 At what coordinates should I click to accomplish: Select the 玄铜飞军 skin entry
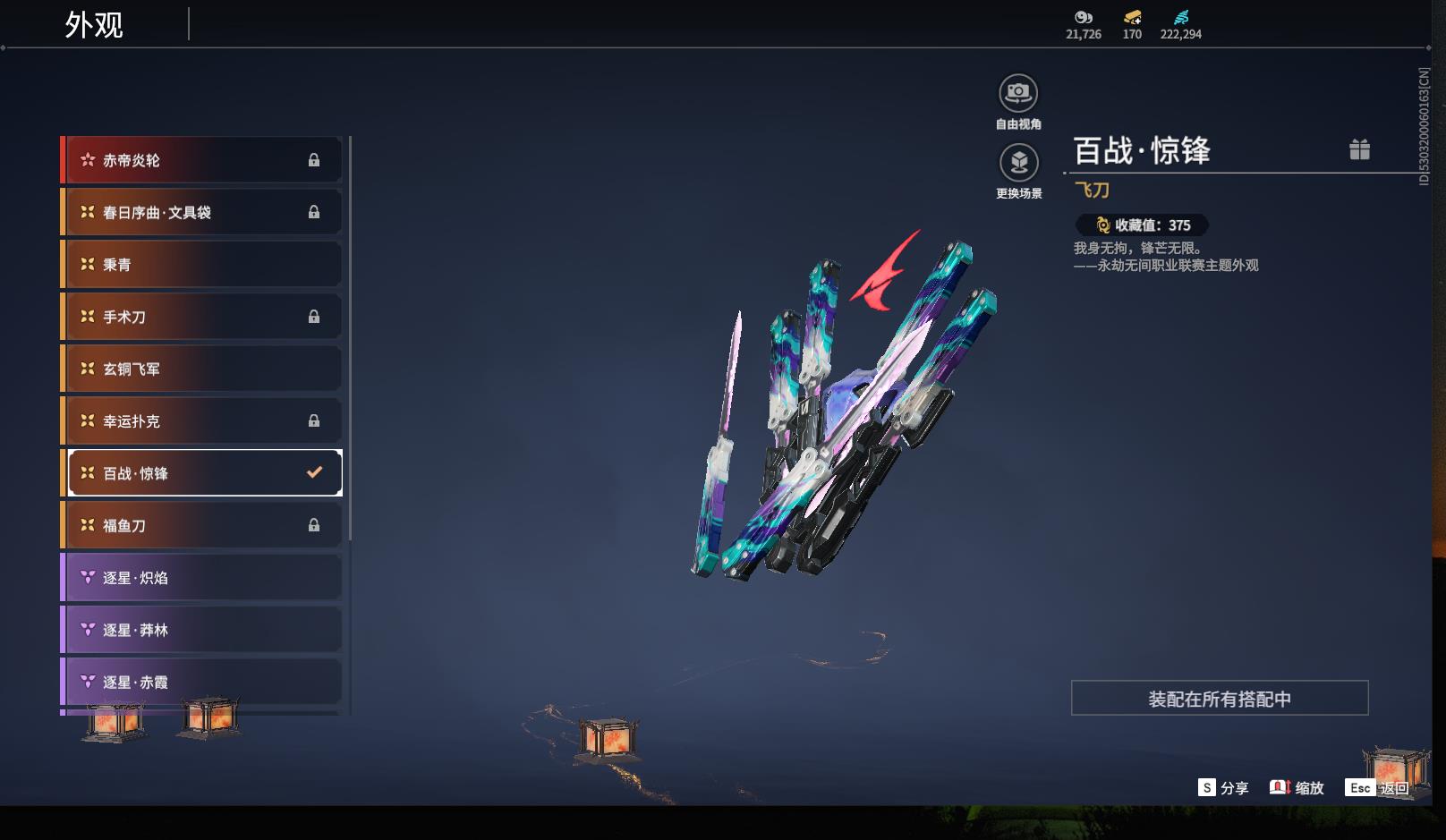202,369
